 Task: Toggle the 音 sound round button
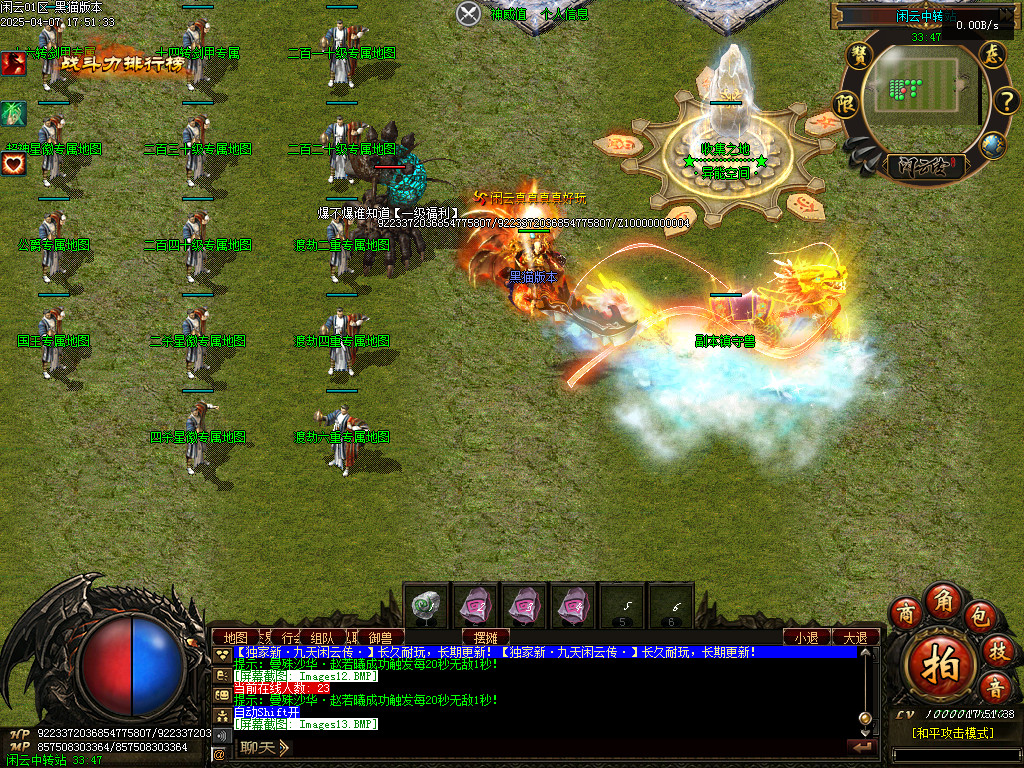(995, 687)
